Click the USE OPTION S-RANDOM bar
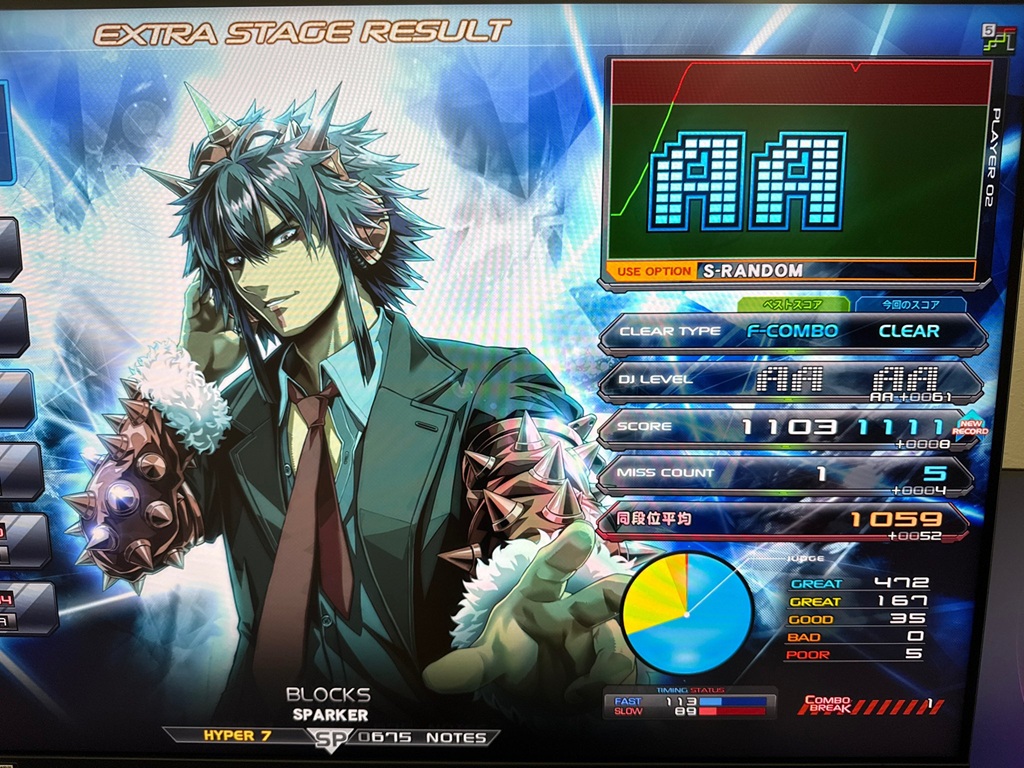This screenshot has height=768, width=1024. coord(788,271)
